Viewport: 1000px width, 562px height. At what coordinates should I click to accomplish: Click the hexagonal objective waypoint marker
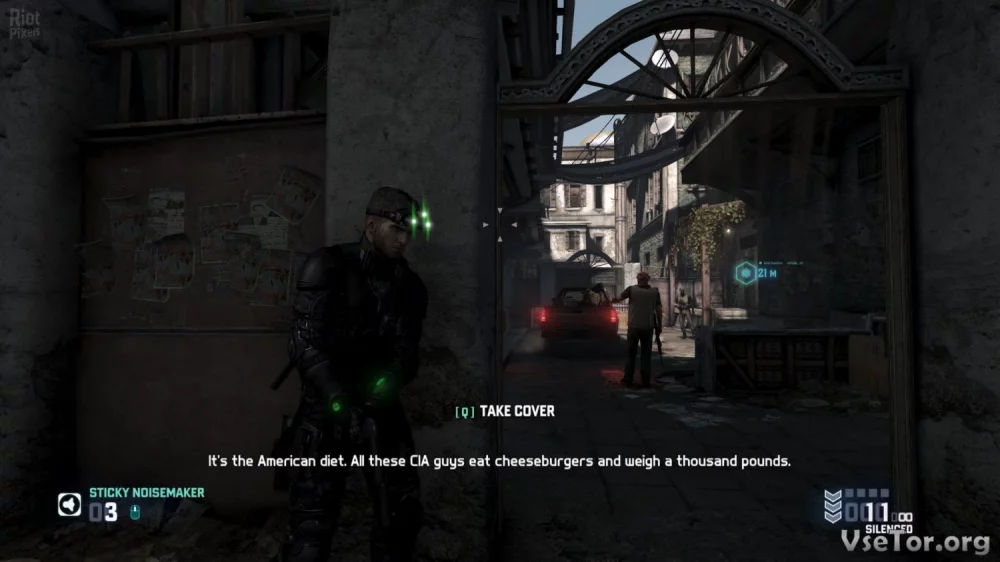(x=745, y=272)
